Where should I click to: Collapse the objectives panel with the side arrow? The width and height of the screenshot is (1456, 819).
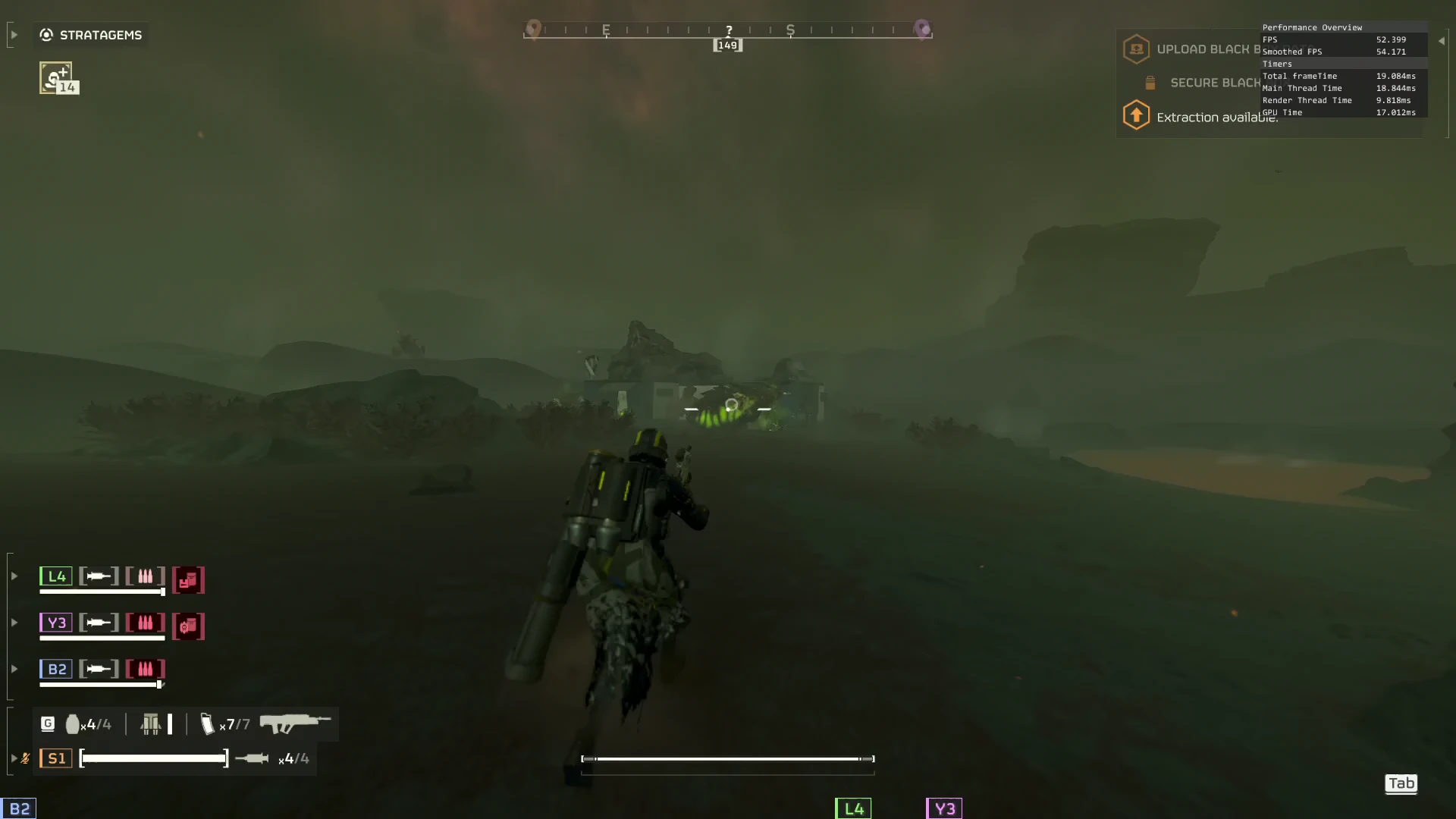tap(1442, 41)
